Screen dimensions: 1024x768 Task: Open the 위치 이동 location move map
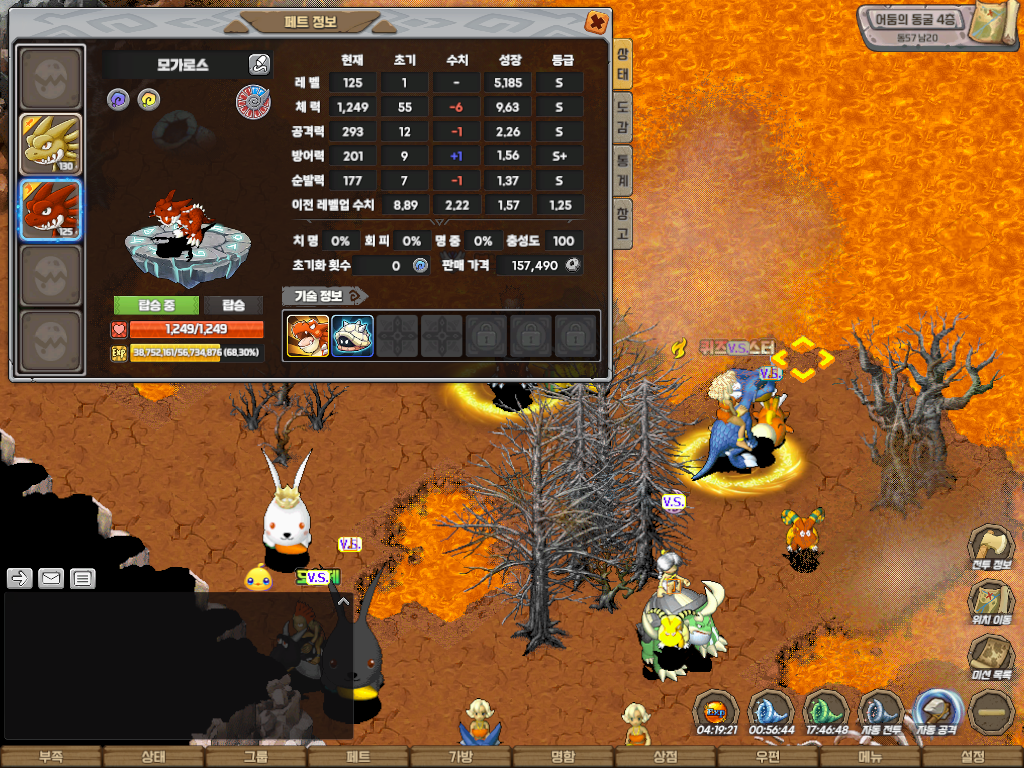988,603
